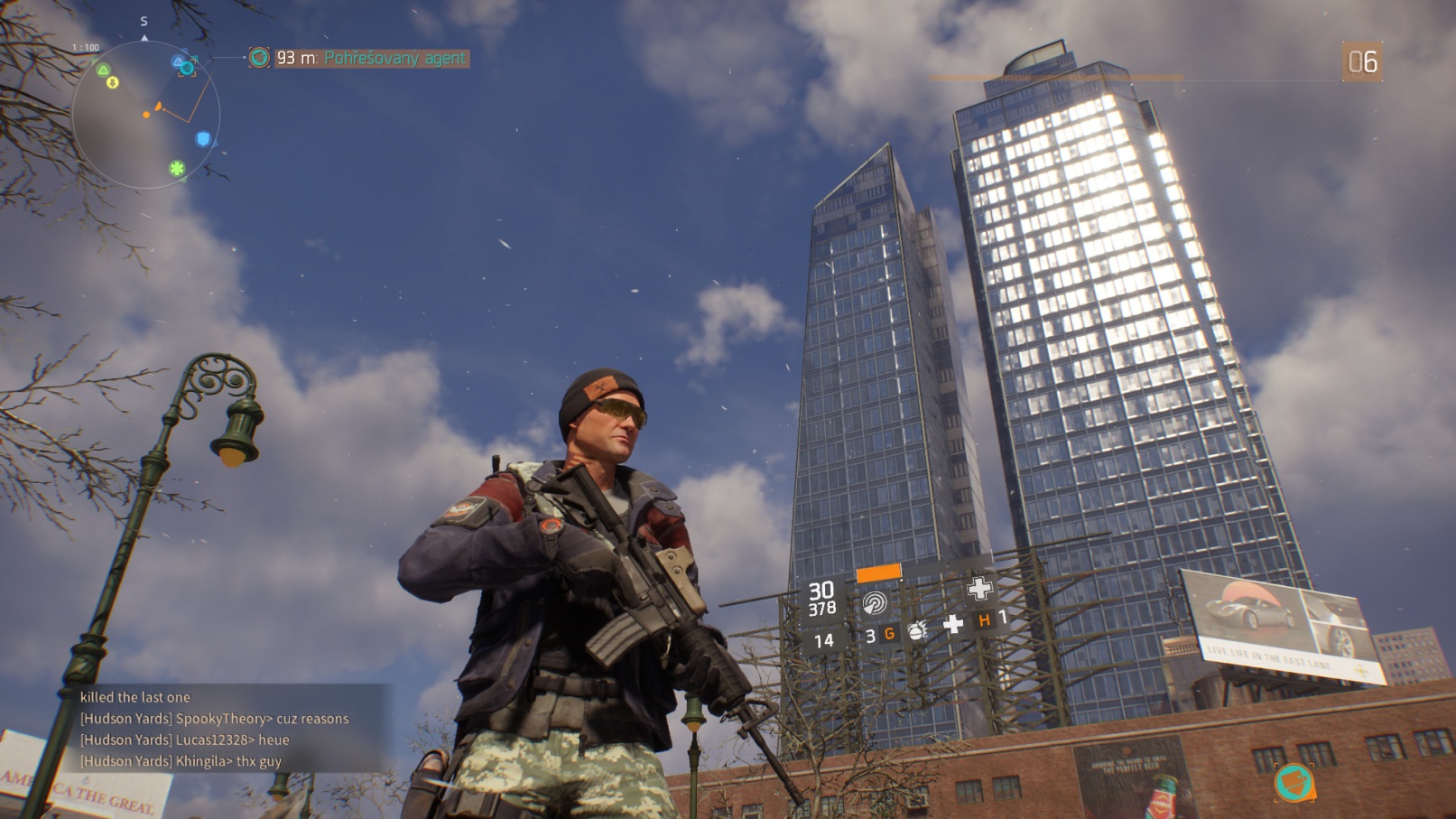Select the grenade icon

tap(917, 630)
